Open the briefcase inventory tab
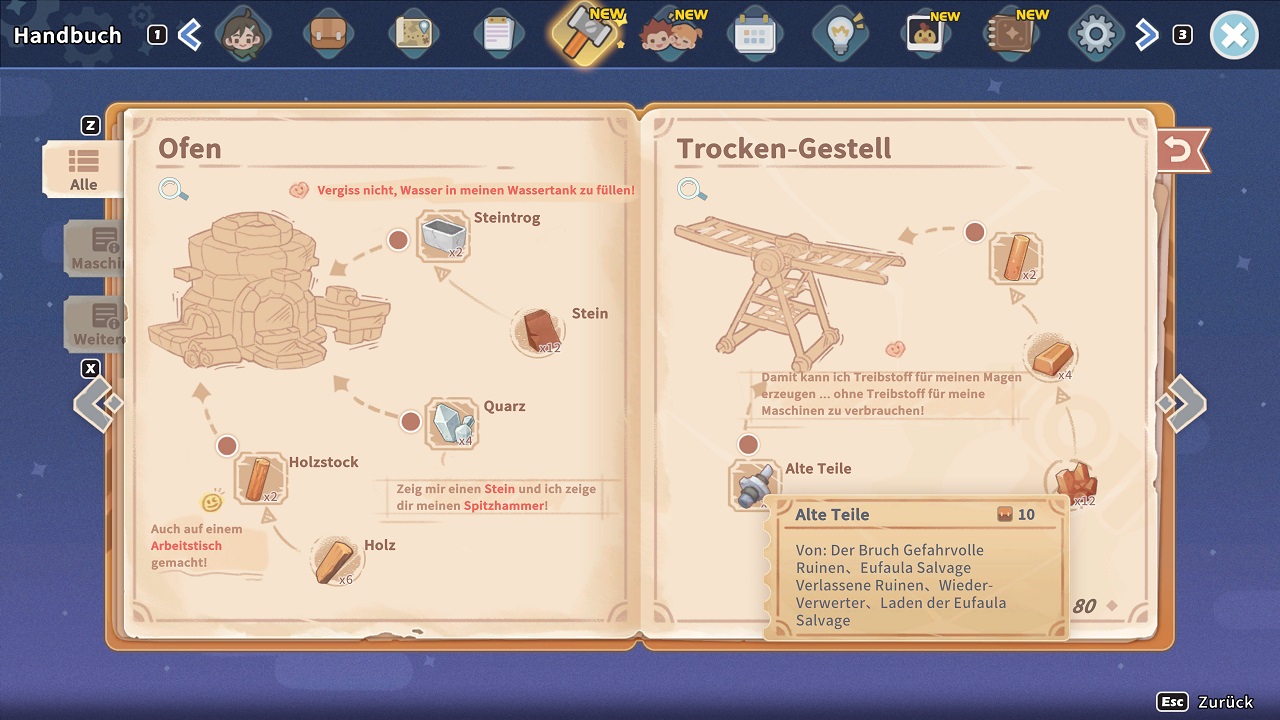The image size is (1280, 720). pyautogui.click(x=328, y=35)
